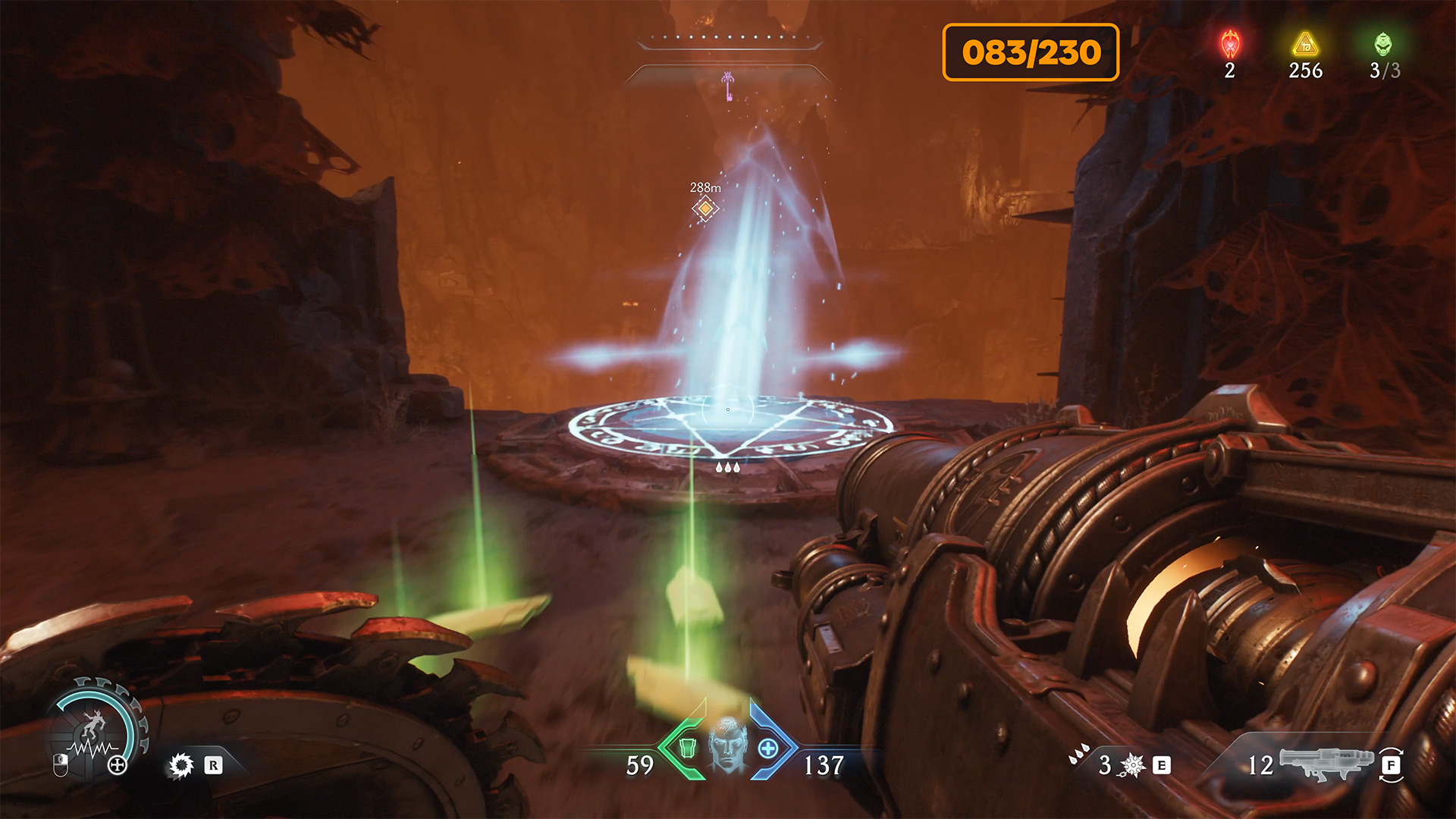Select the green armor icon
Screen dimensions: 1456x819
click(x=687, y=748)
